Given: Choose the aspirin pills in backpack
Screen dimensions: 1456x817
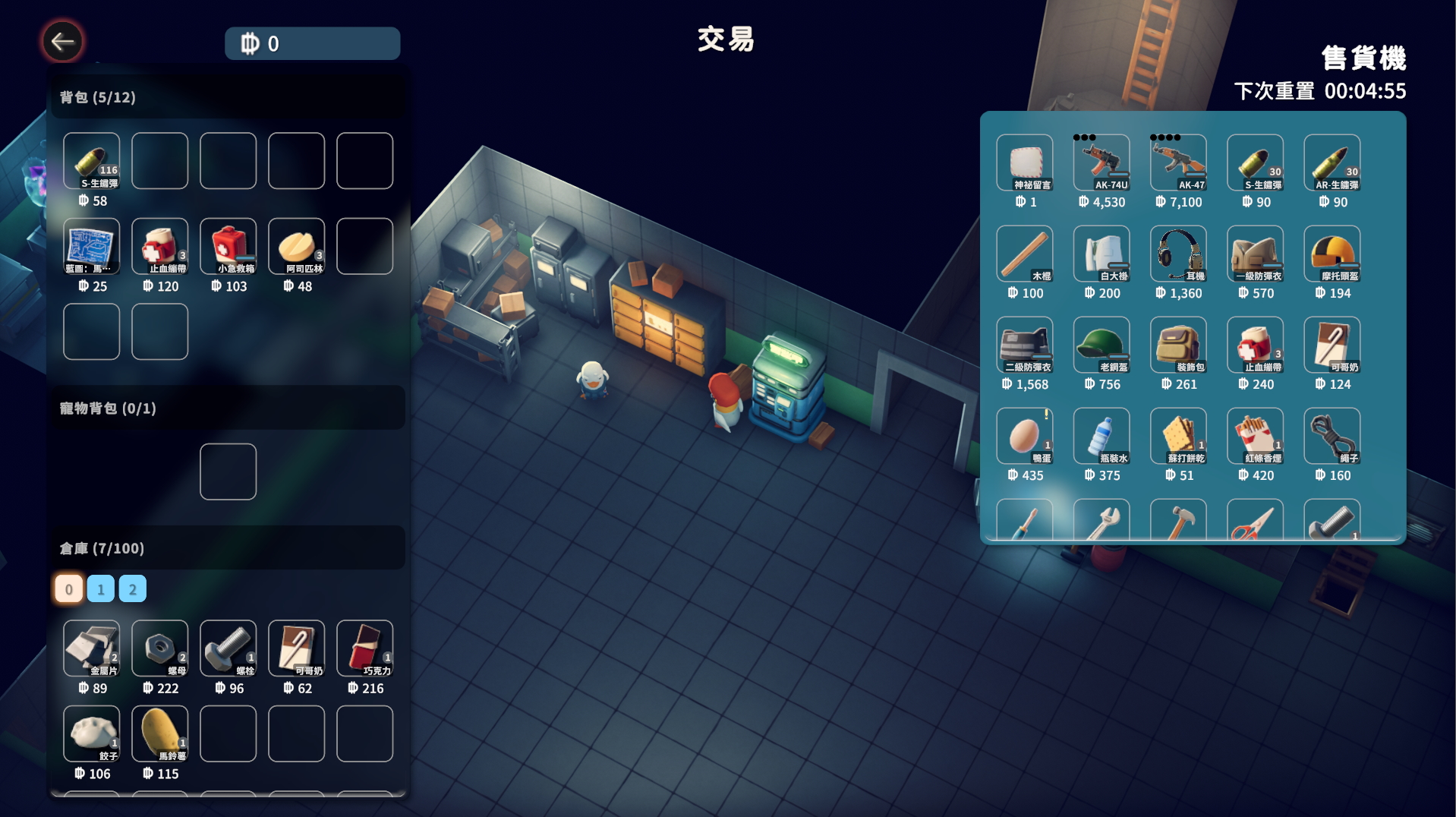Looking at the screenshot, I should click(296, 246).
